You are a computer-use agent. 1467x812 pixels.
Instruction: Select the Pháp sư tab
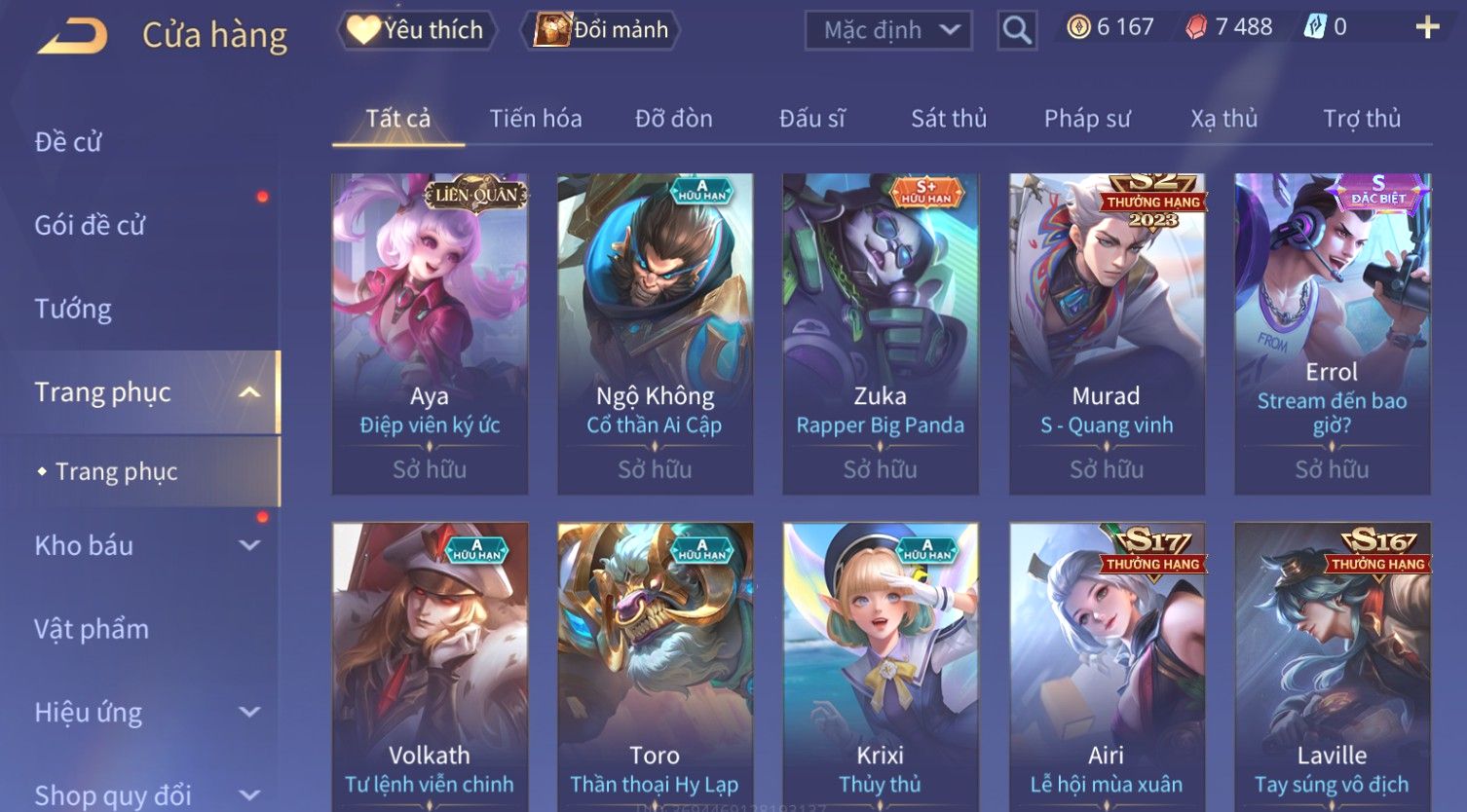(1086, 119)
